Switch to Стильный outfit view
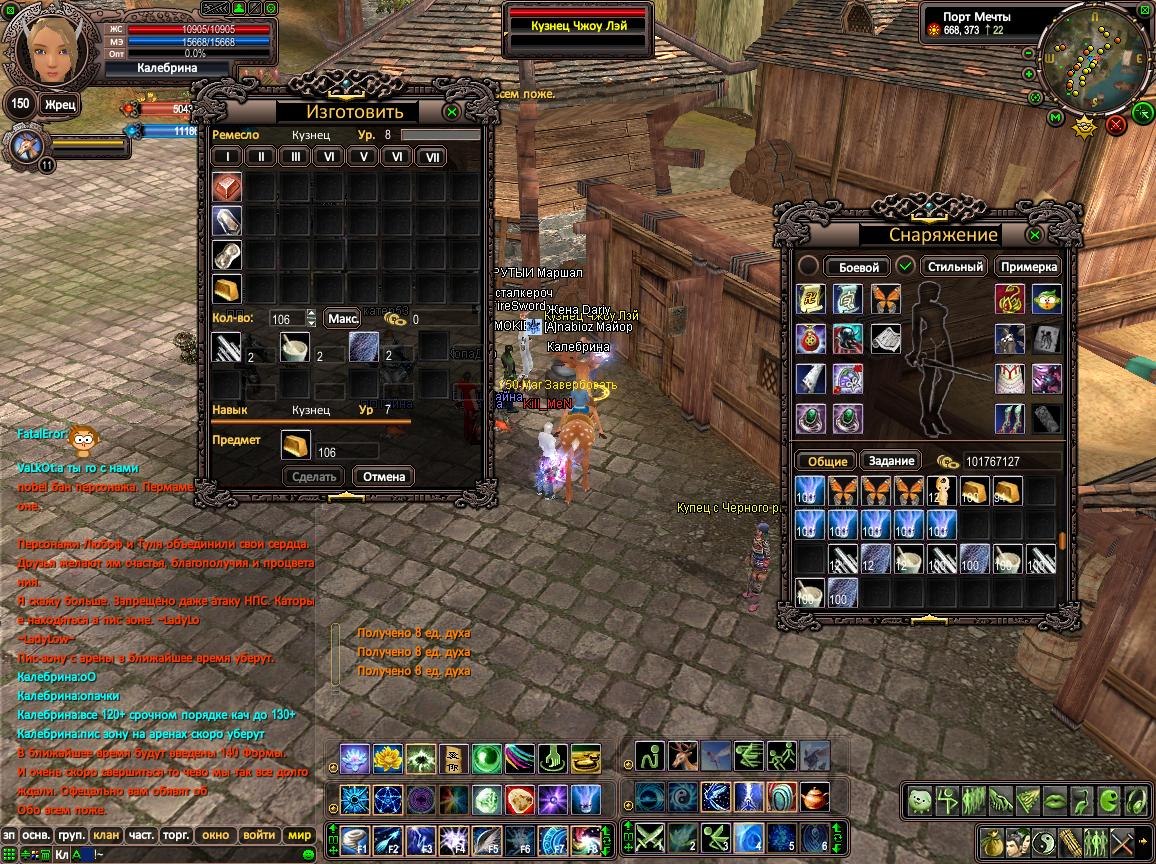This screenshot has height=864, width=1156. (x=954, y=267)
